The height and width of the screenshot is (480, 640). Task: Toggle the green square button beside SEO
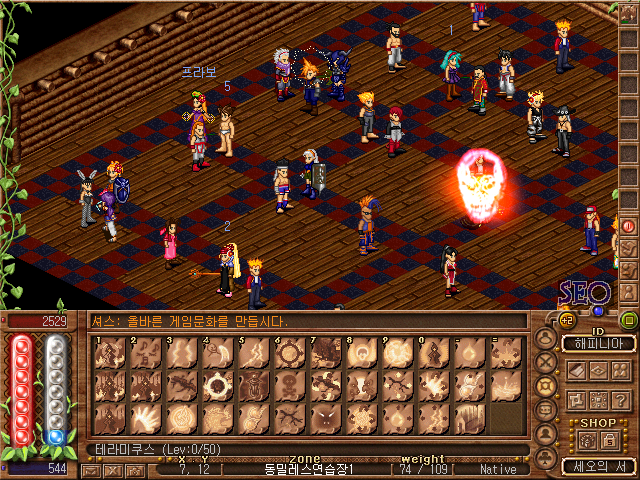tap(629, 321)
